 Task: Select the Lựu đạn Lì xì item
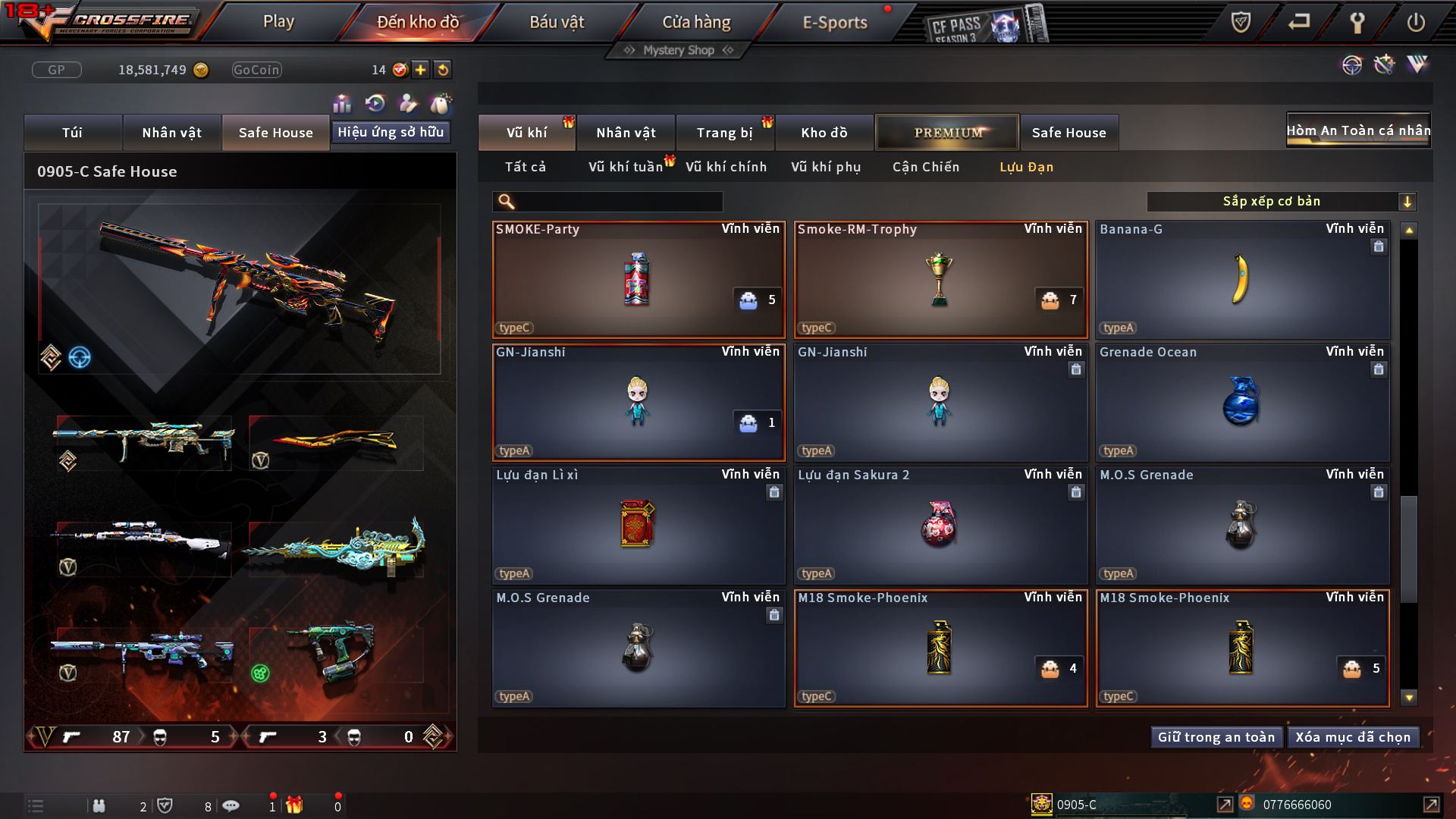pos(638,526)
